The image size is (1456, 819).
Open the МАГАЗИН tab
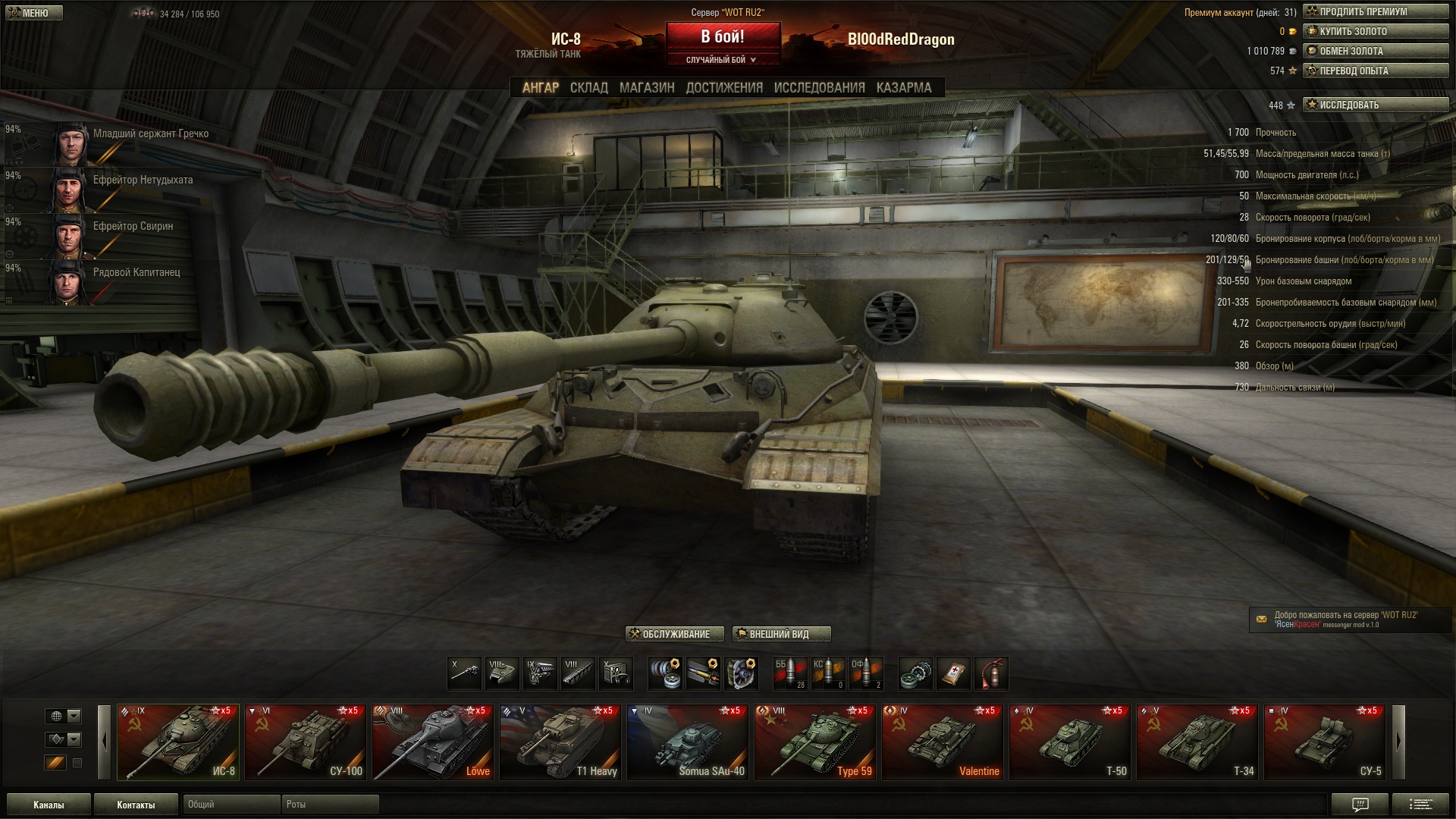click(x=646, y=88)
